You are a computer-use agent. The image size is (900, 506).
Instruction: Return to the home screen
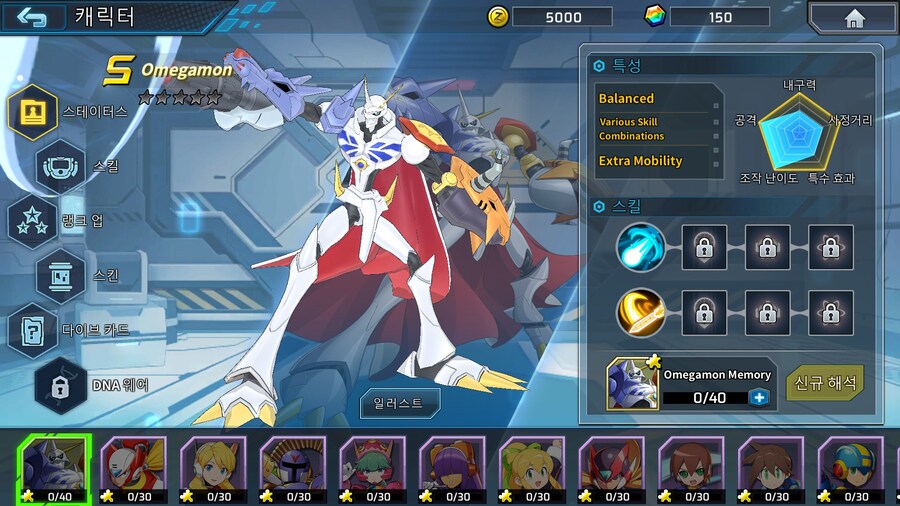tap(853, 18)
